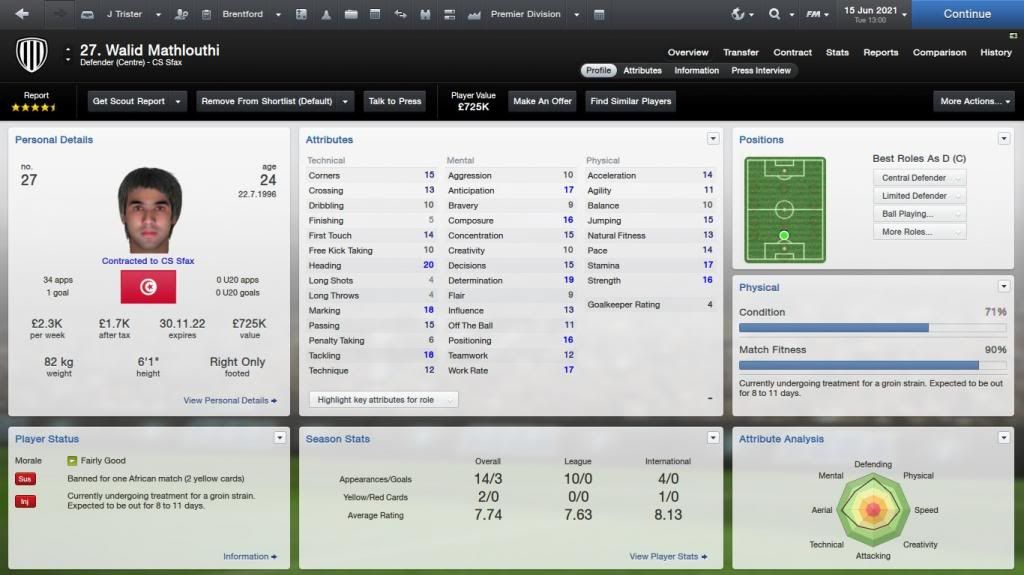
Task: Open the Transfer section
Action: tap(740, 52)
